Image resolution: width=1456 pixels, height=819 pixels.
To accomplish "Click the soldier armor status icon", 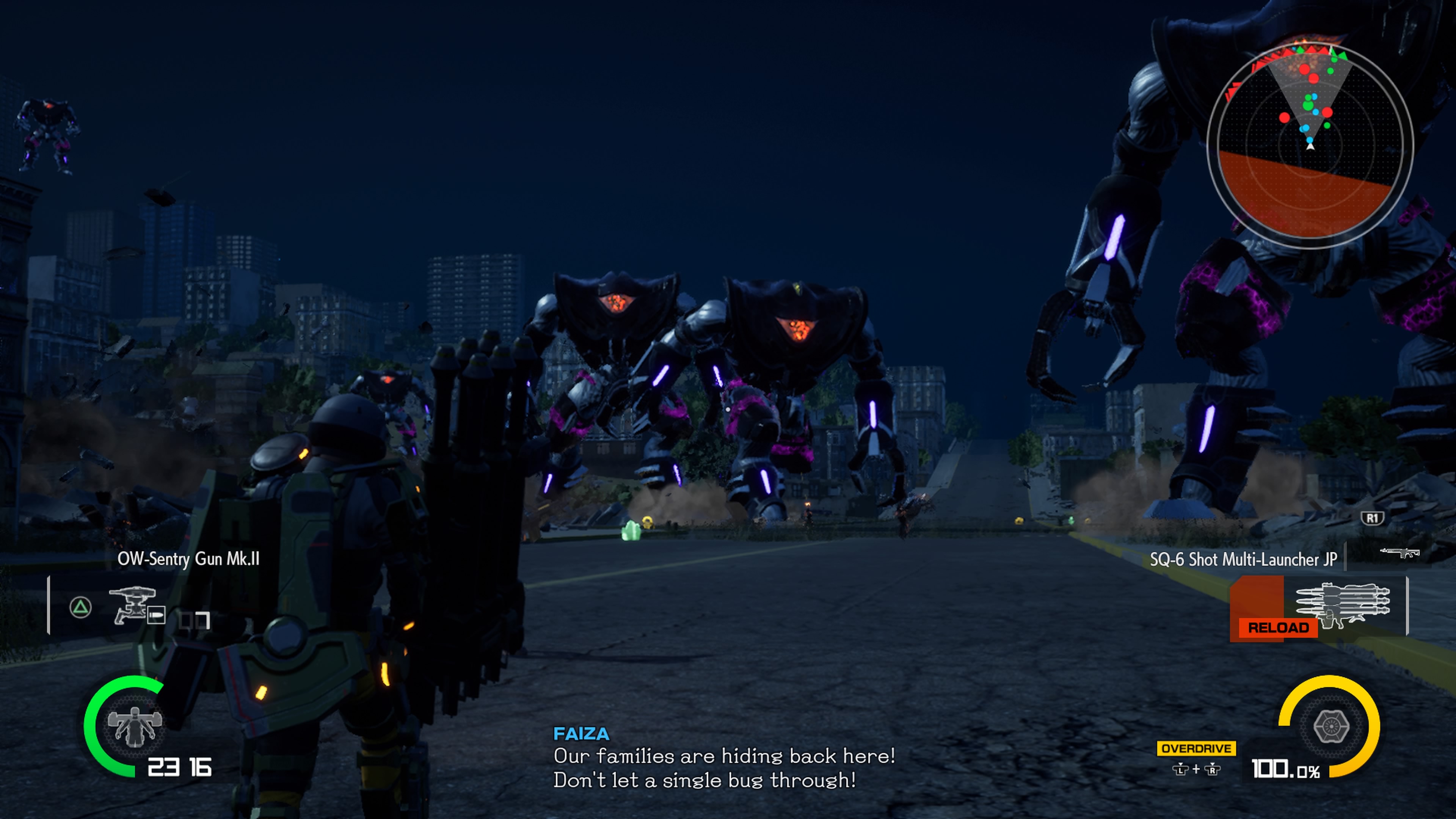I will [x=135, y=726].
